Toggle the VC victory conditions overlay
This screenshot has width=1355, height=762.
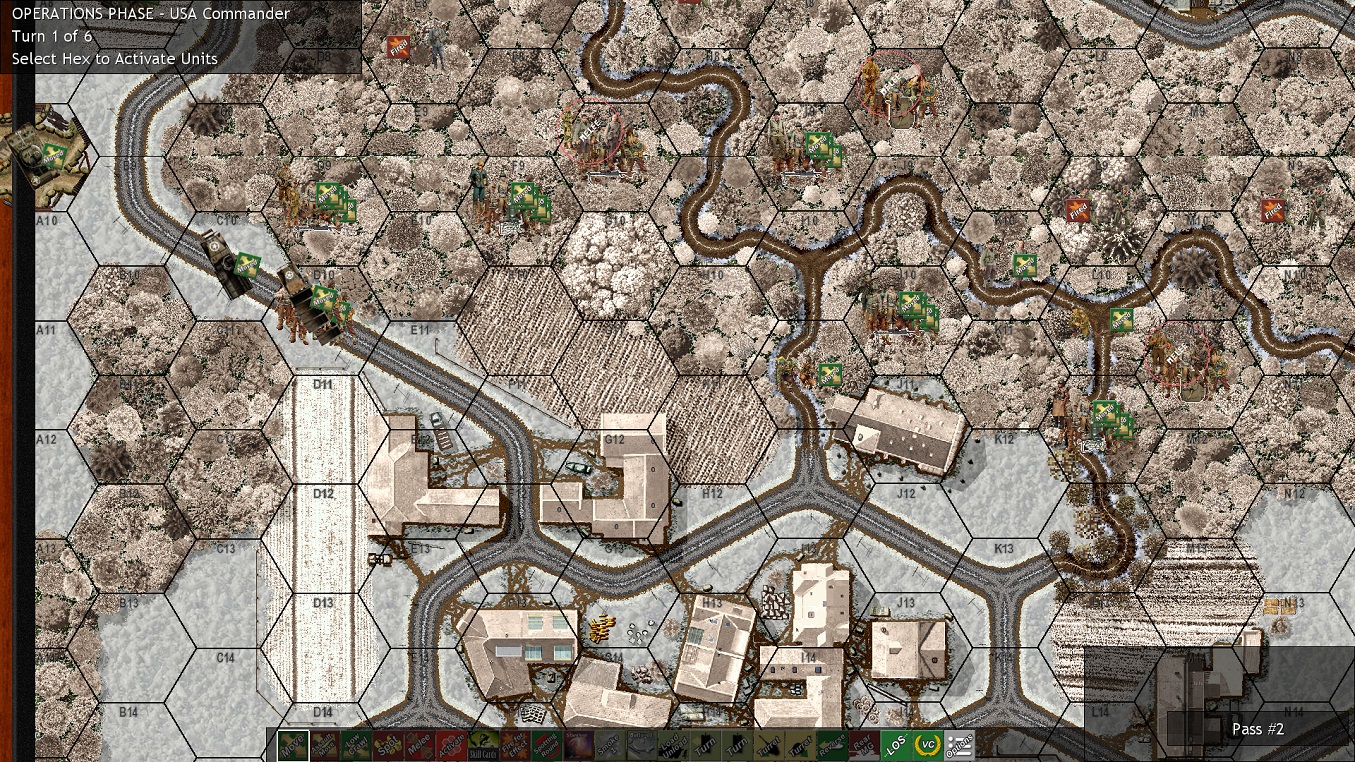click(x=926, y=745)
